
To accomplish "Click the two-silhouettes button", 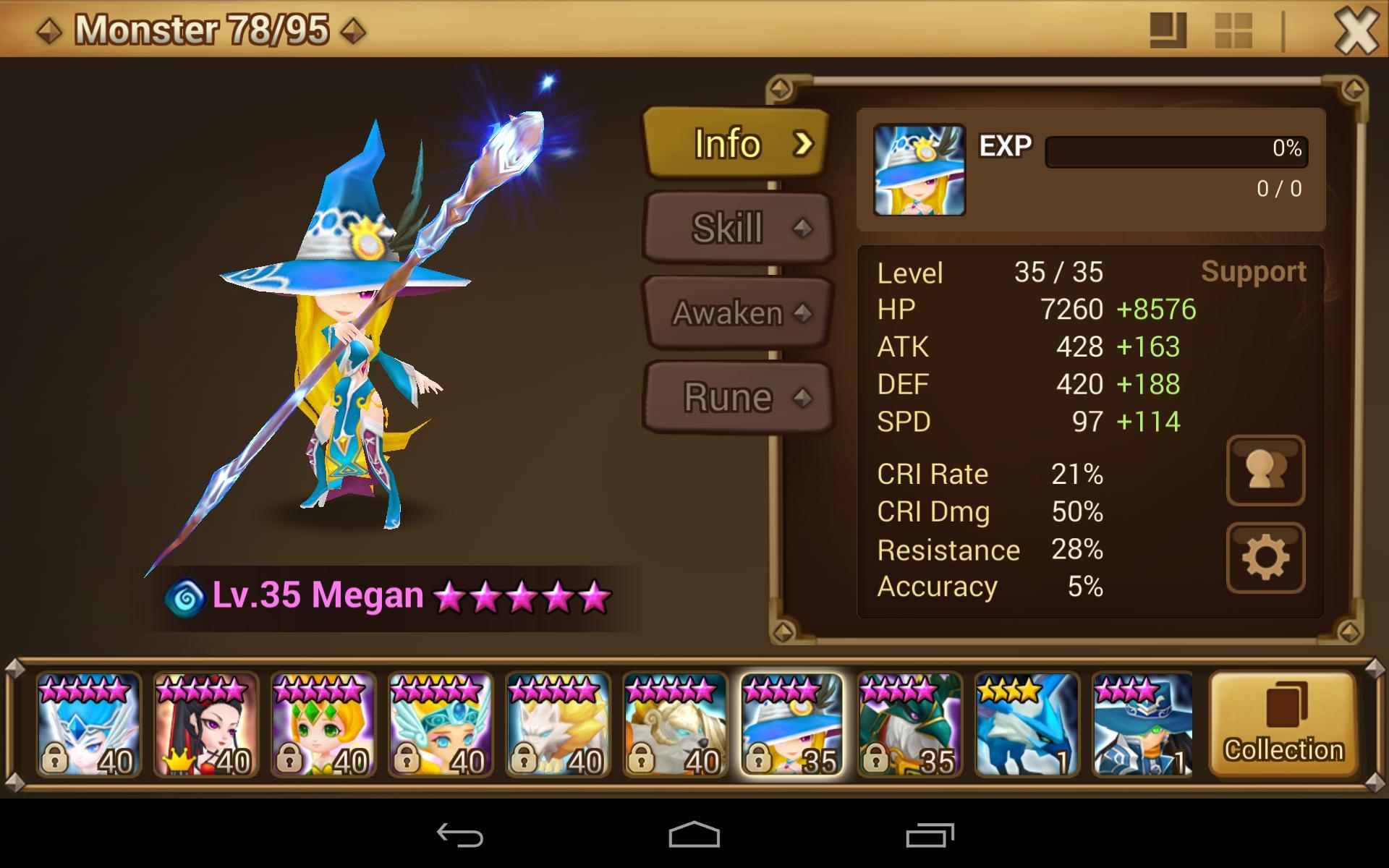I will pyautogui.click(x=1265, y=470).
